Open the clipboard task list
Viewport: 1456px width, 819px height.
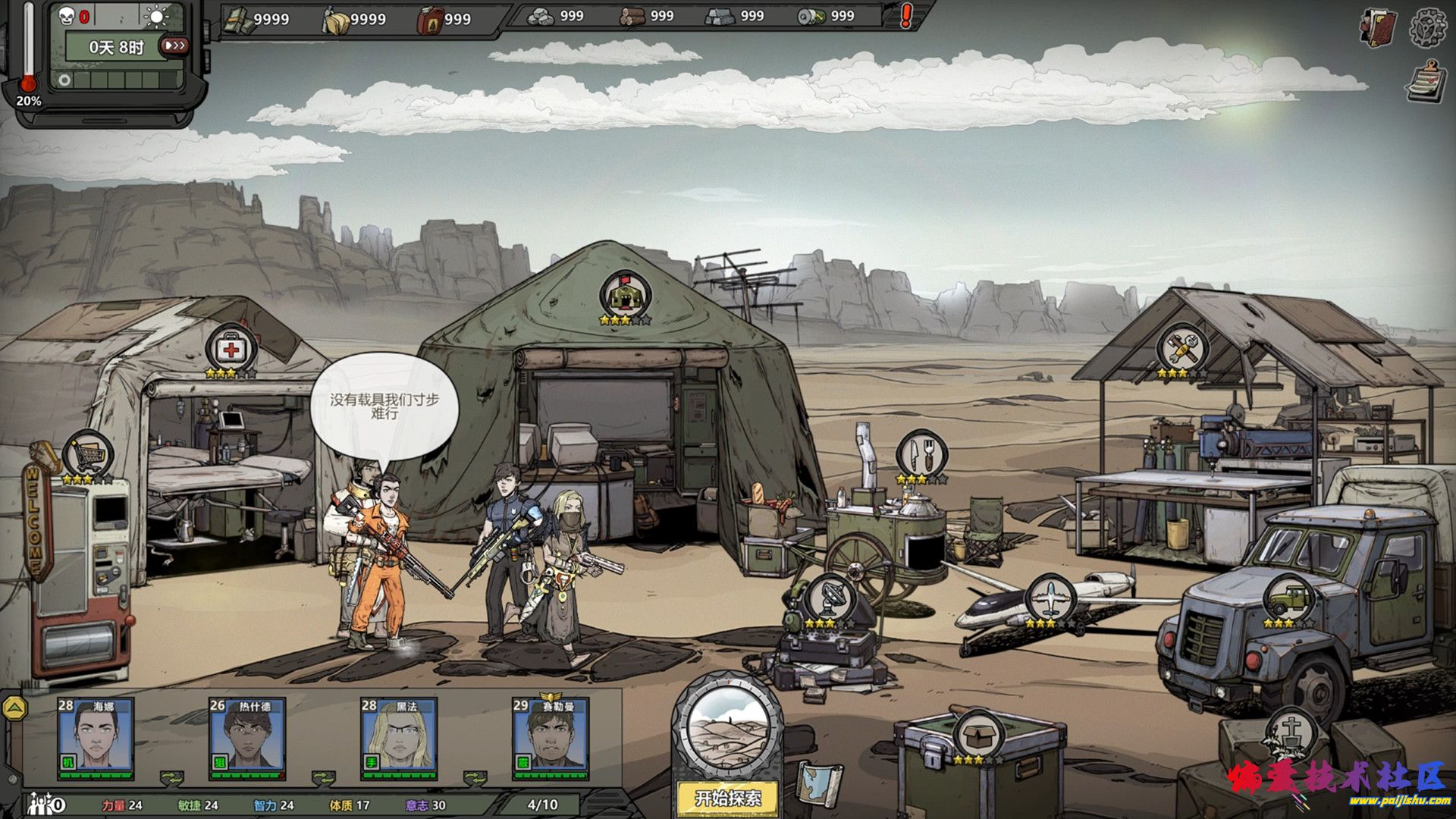(1426, 82)
